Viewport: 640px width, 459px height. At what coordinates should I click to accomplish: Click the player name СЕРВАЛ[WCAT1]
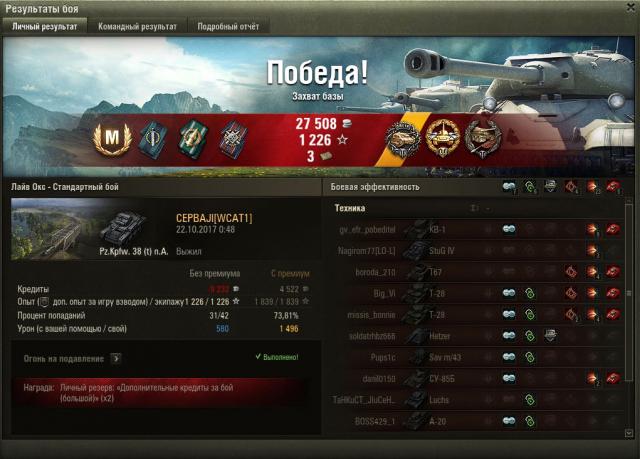click(214, 218)
